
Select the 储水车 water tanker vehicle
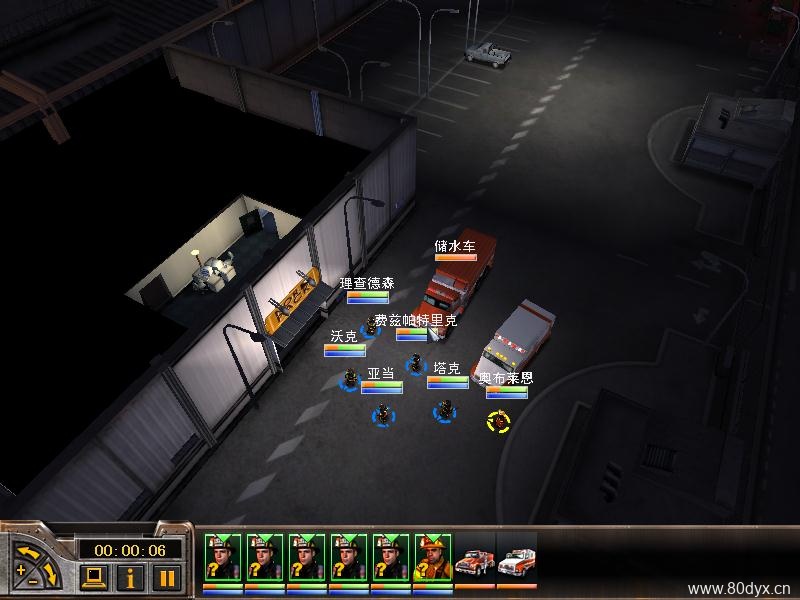tap(452, 283)
